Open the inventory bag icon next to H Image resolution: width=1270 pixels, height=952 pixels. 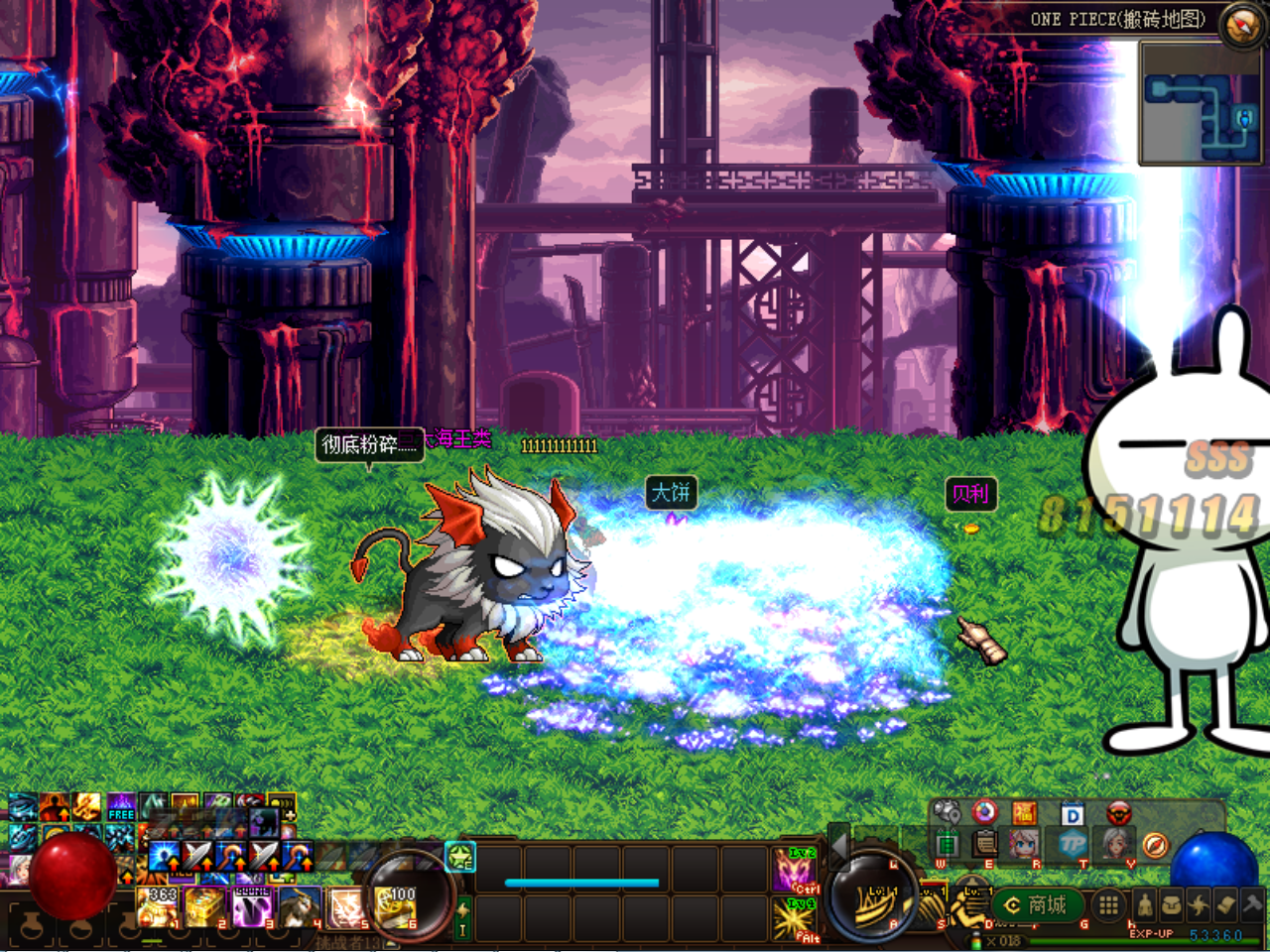click(x=1171, y=904)
